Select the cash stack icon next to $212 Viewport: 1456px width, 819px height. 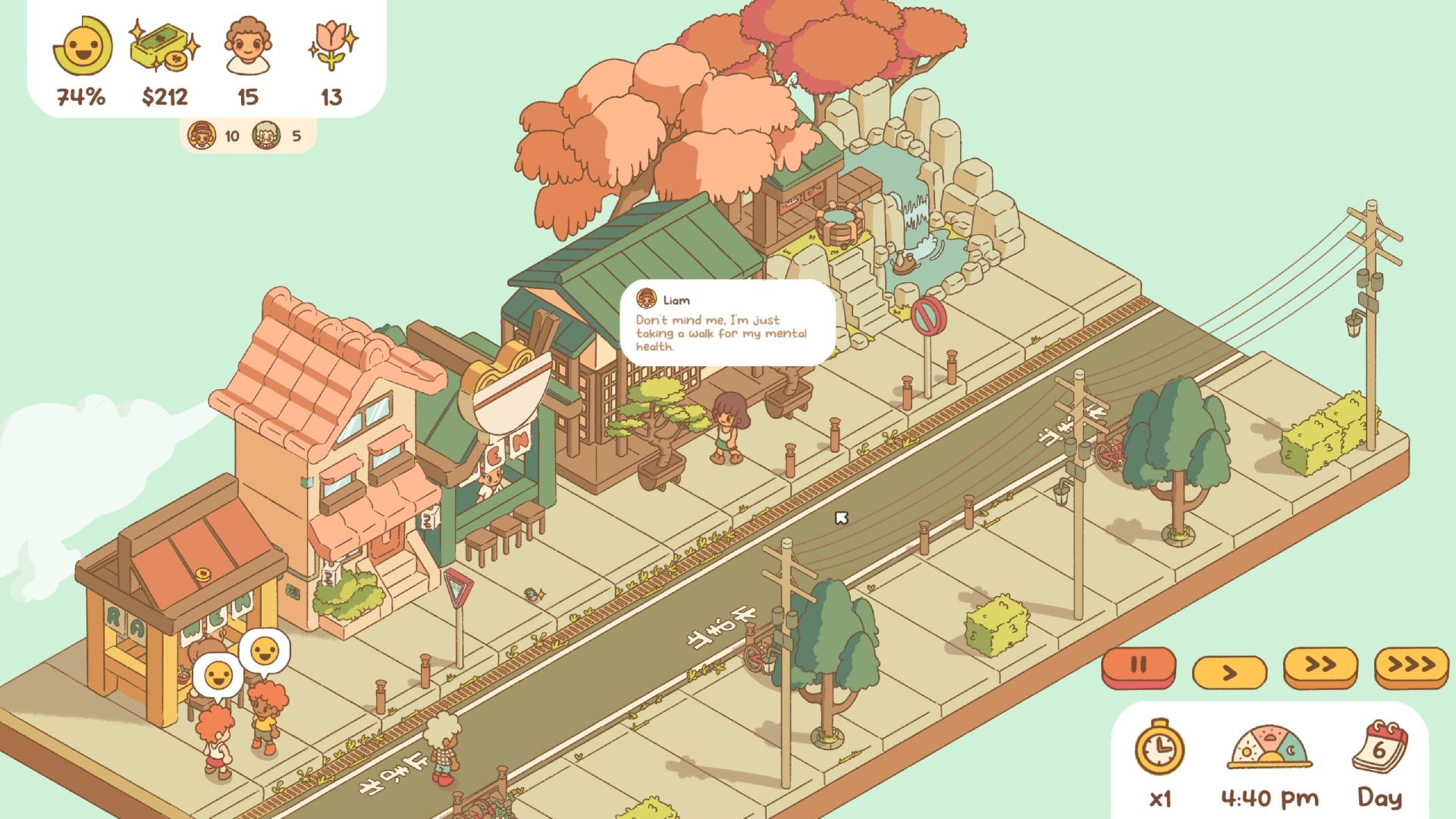[x=162, y=47]
